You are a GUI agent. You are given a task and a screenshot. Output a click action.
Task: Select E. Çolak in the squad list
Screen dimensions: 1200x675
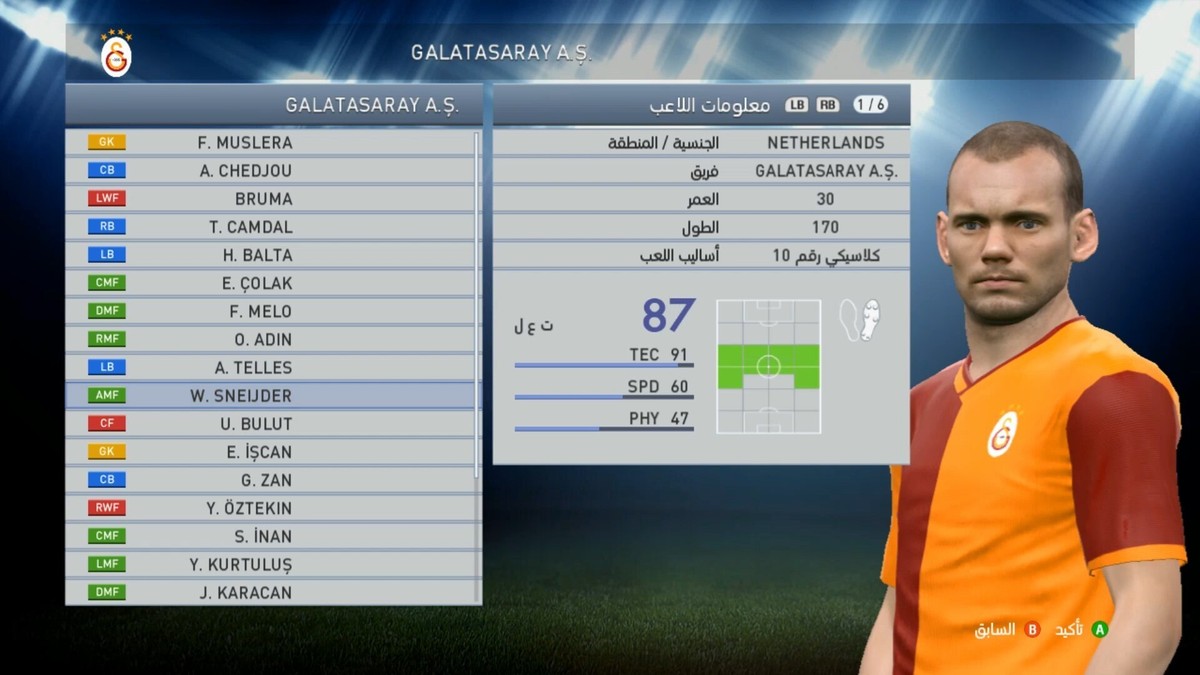[x=257, y=283]
